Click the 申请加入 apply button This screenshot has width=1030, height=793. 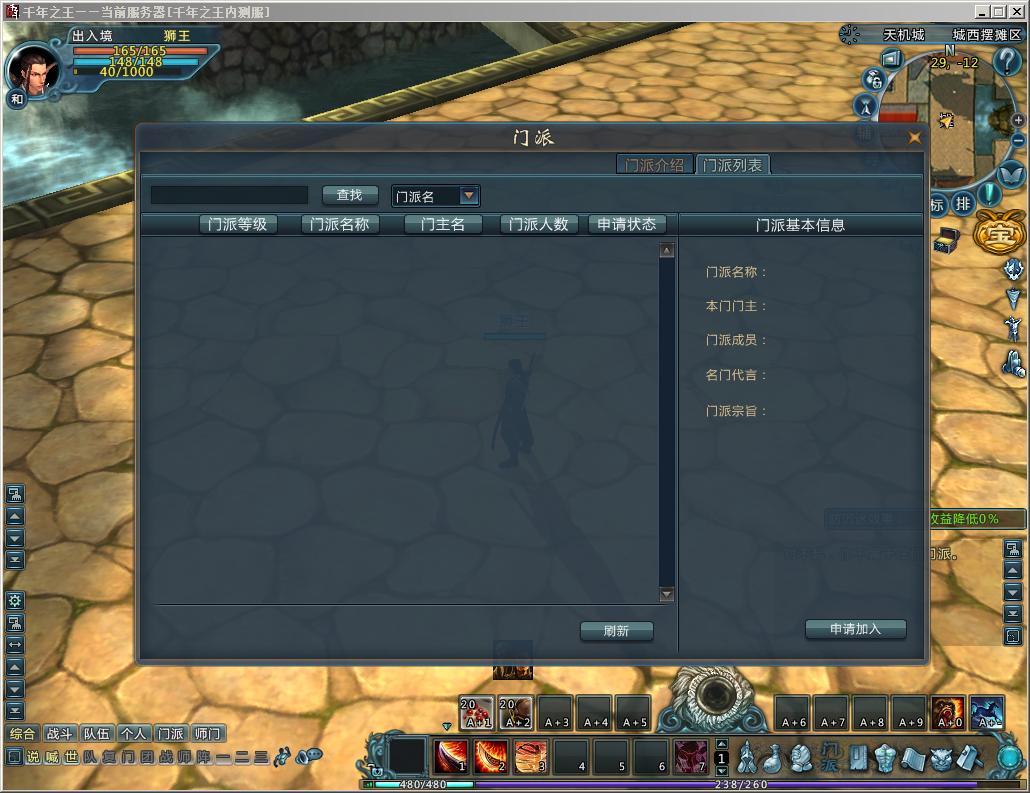855,629
